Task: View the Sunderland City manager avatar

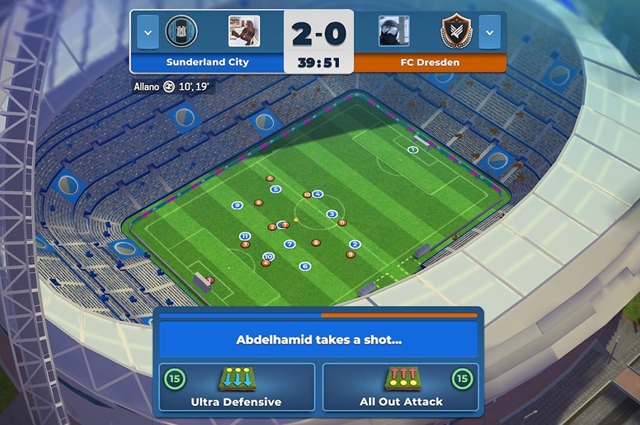Action: 244,31
